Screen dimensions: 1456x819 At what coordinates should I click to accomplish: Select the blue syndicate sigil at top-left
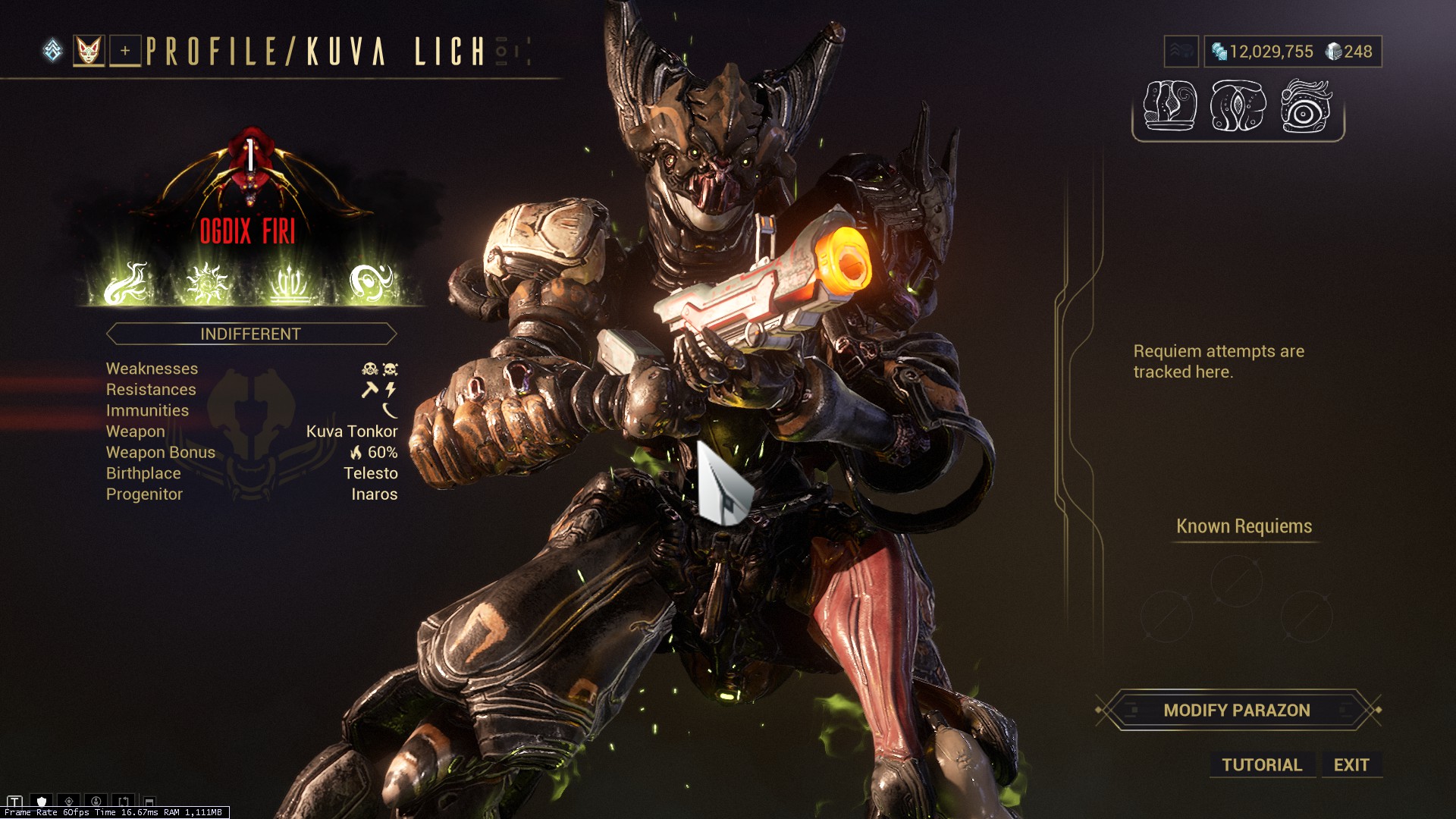point(52,49)
